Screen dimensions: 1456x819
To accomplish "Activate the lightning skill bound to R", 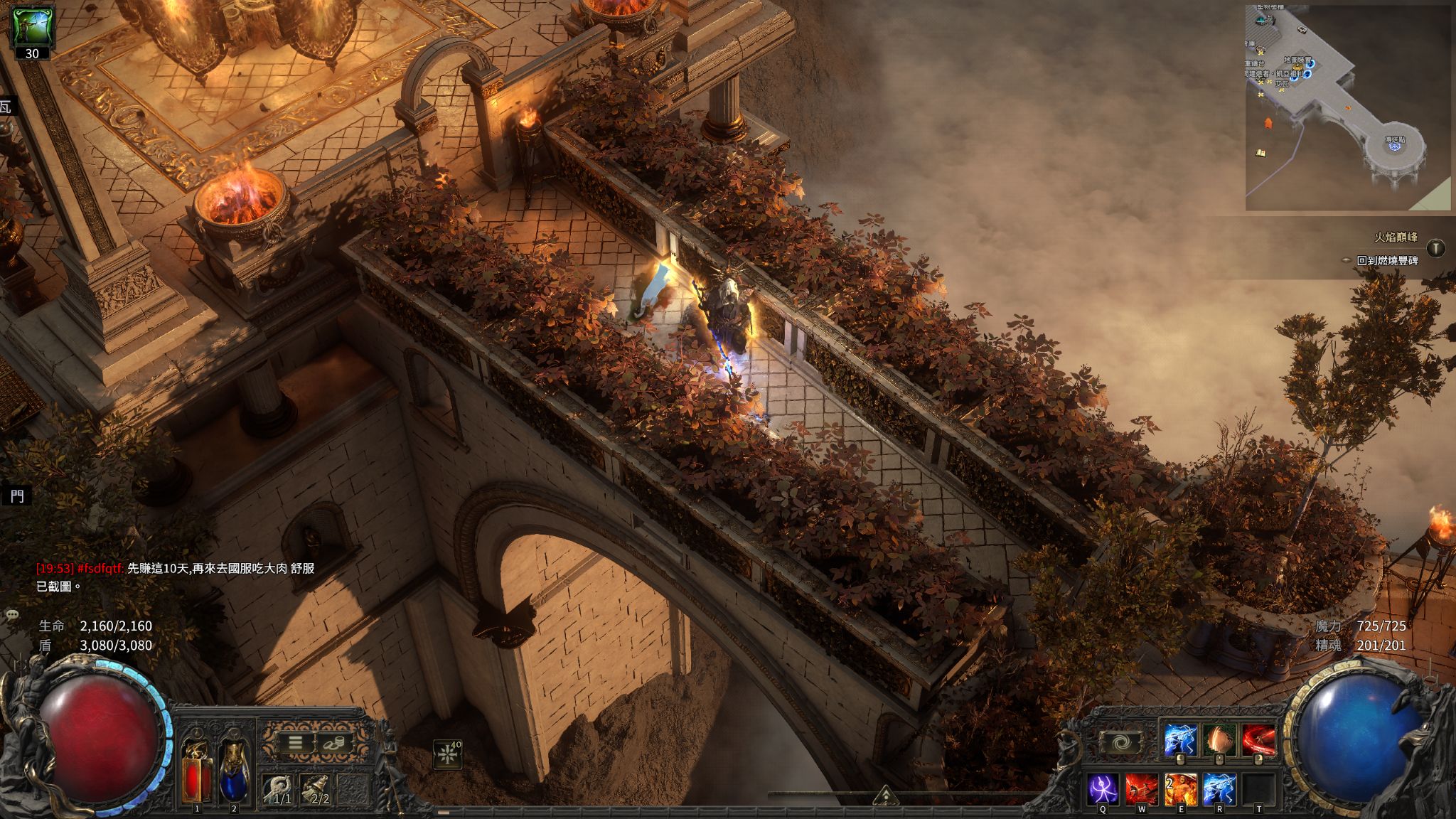I will [x=1219, y=791].
